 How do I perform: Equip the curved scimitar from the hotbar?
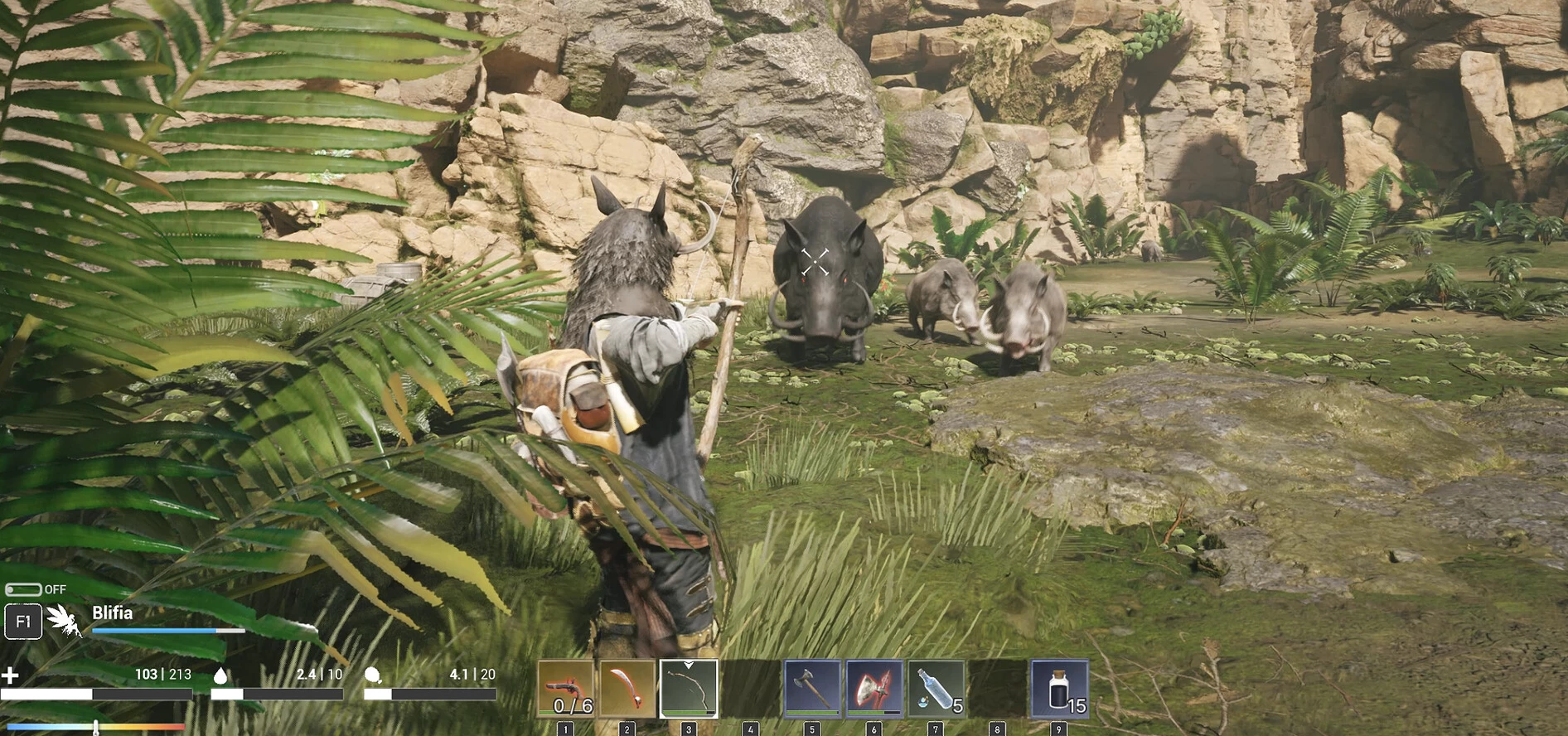627,688
